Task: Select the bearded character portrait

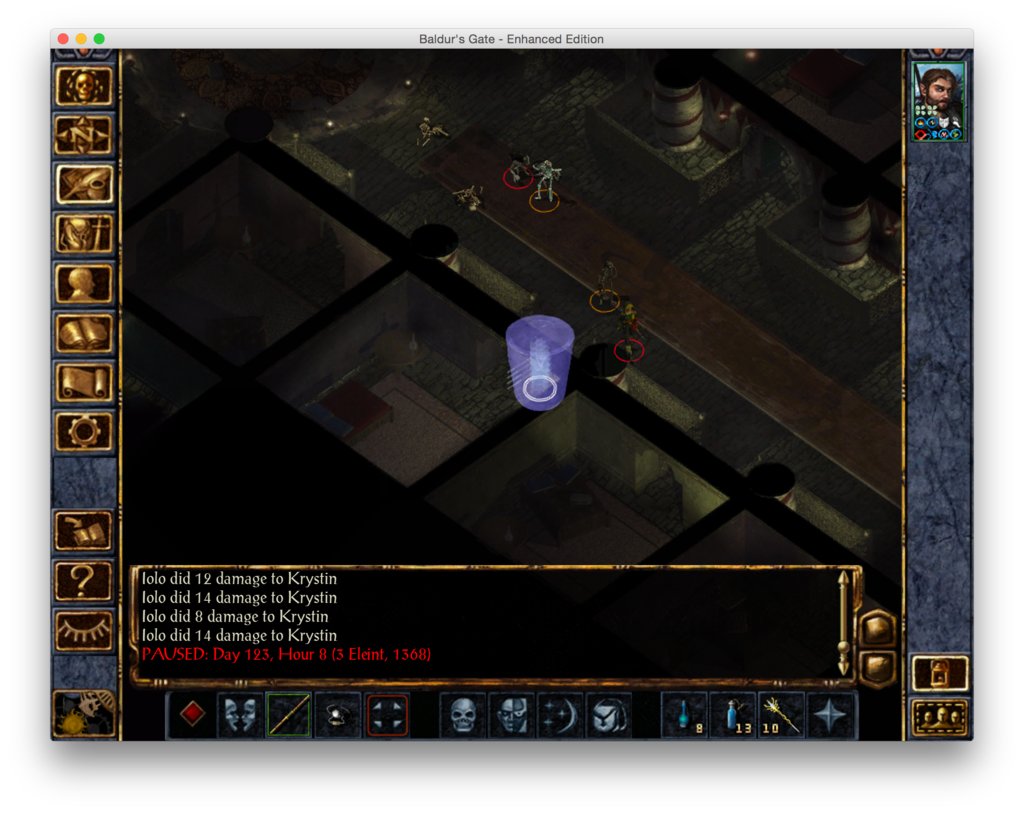Action: point(939,101)
